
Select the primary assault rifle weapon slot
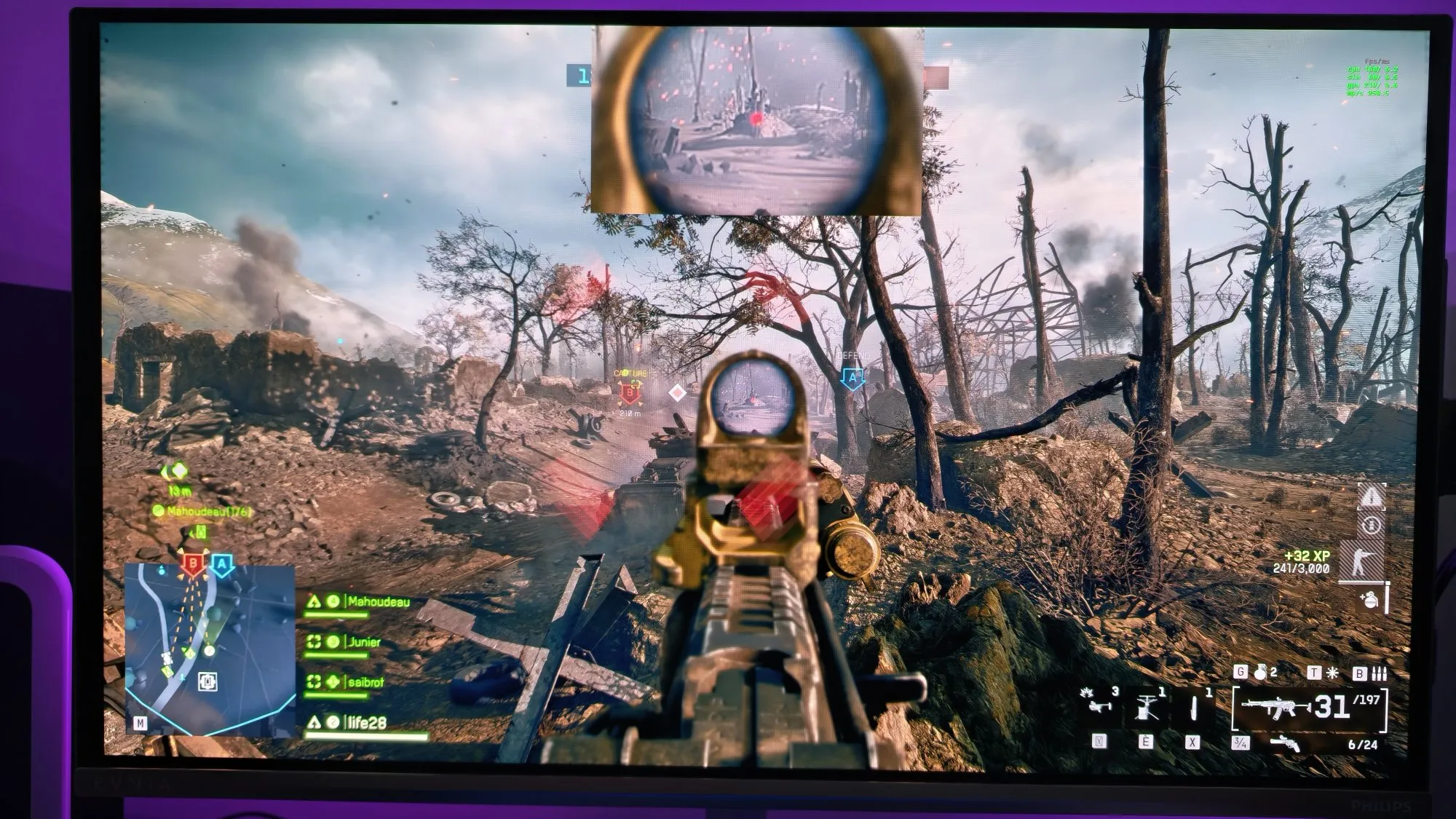click(x=1275, y=708)
